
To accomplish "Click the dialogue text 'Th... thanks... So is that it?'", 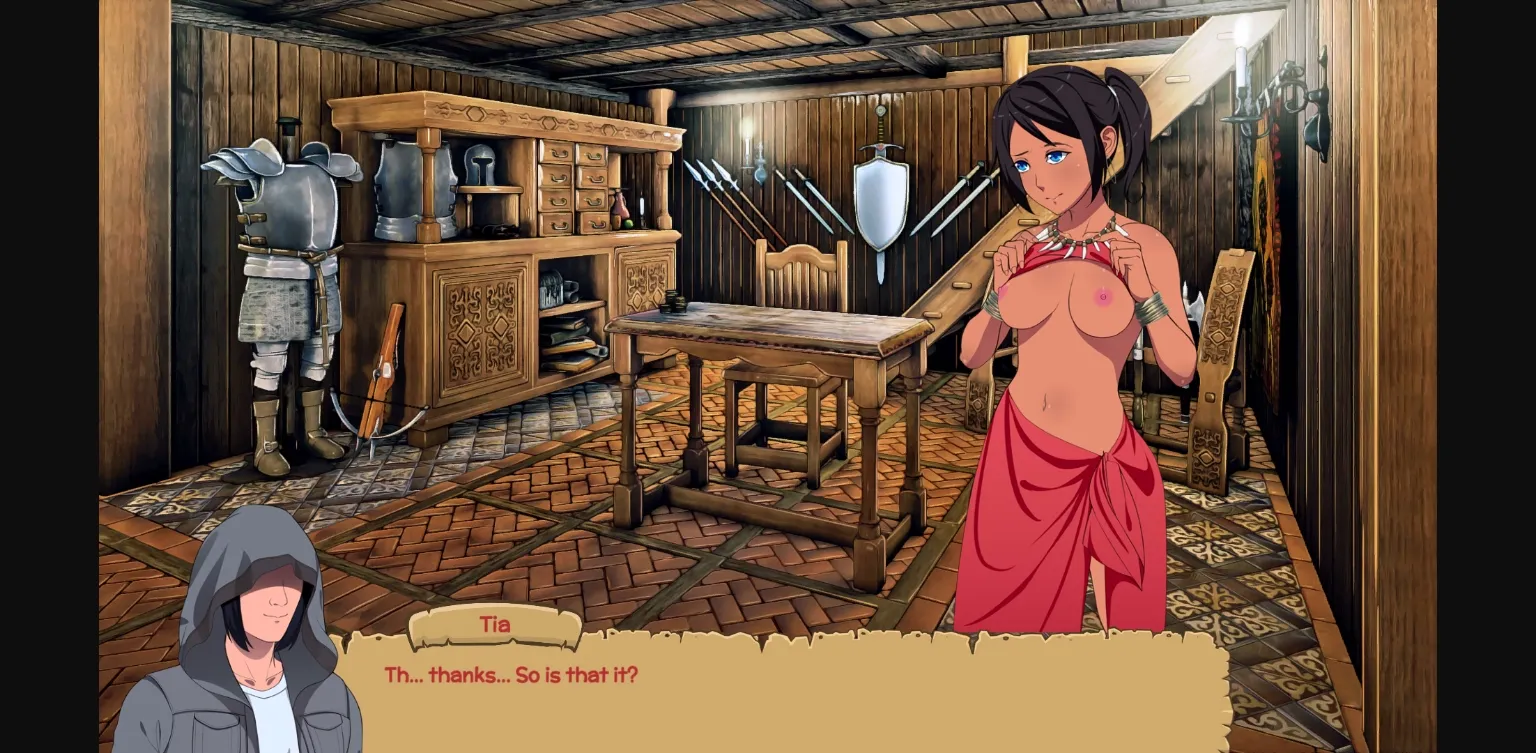I will (x=513, y=674).
